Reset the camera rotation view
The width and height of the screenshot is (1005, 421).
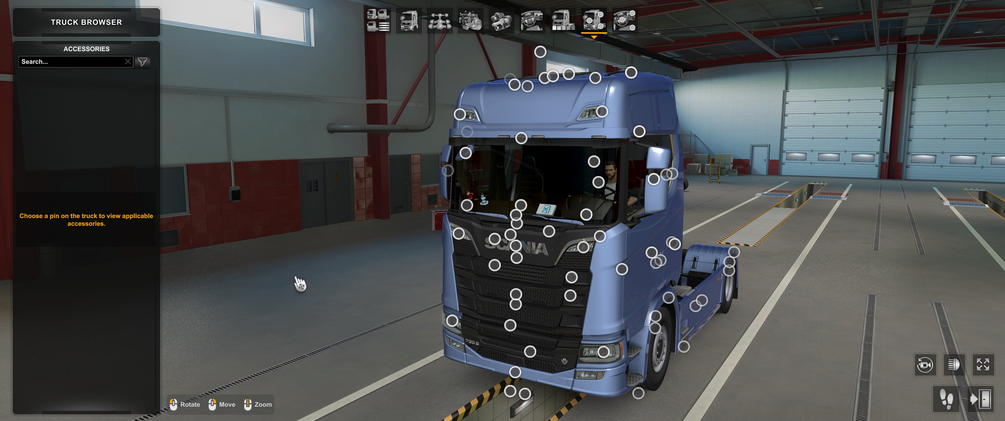pyautogui.click(x=925, y=365)
